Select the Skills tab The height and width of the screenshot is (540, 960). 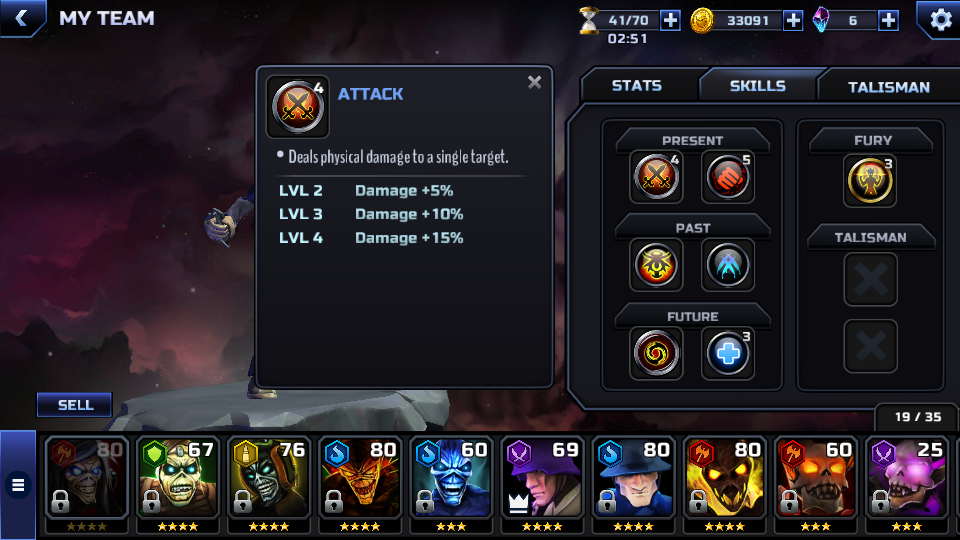tap(757, 86)
